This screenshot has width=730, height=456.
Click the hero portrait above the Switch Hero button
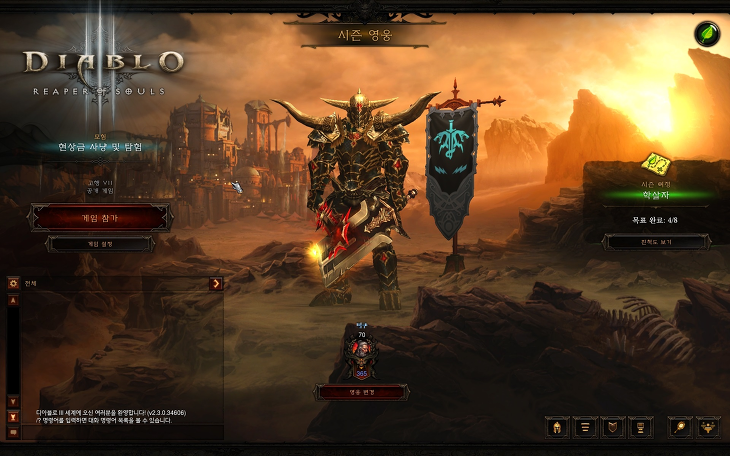click(361, 352)
